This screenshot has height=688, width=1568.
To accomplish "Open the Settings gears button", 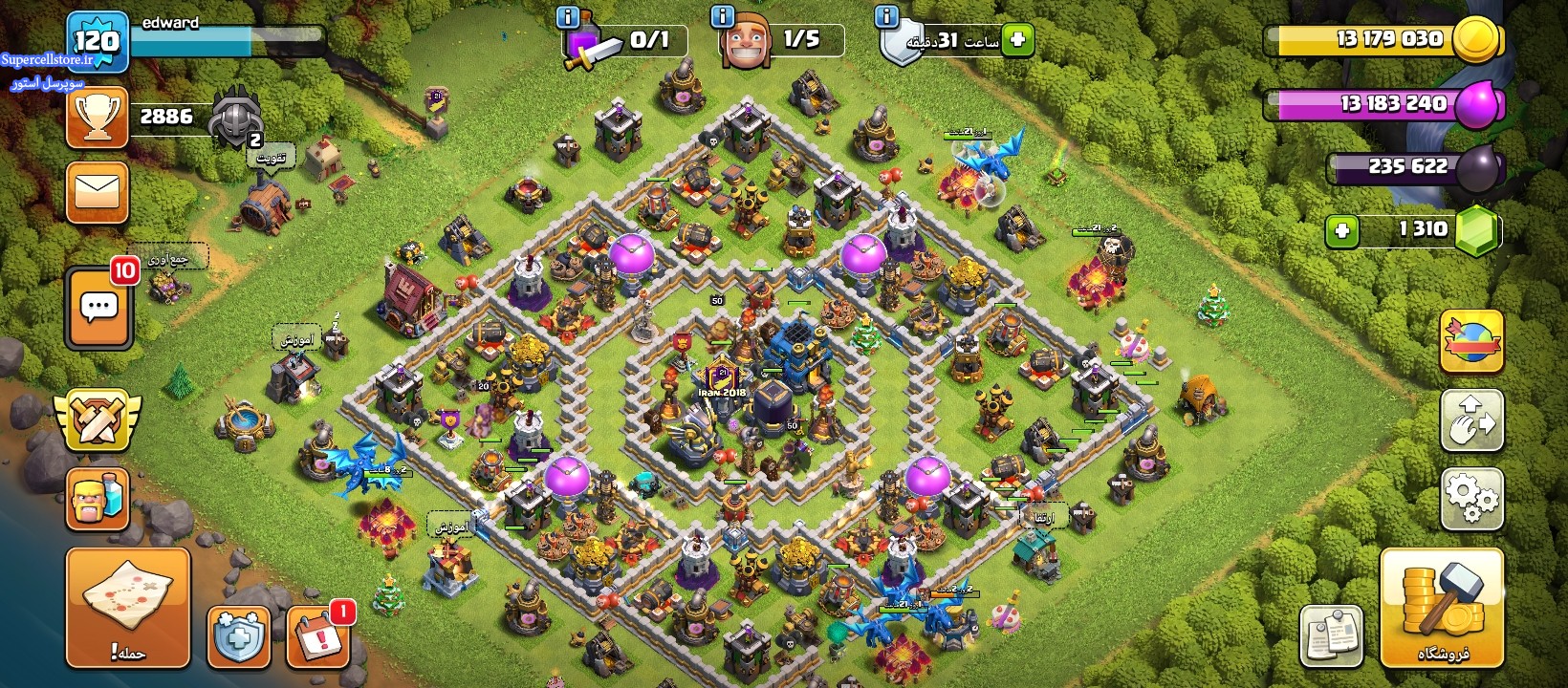I will point(1471,498).
